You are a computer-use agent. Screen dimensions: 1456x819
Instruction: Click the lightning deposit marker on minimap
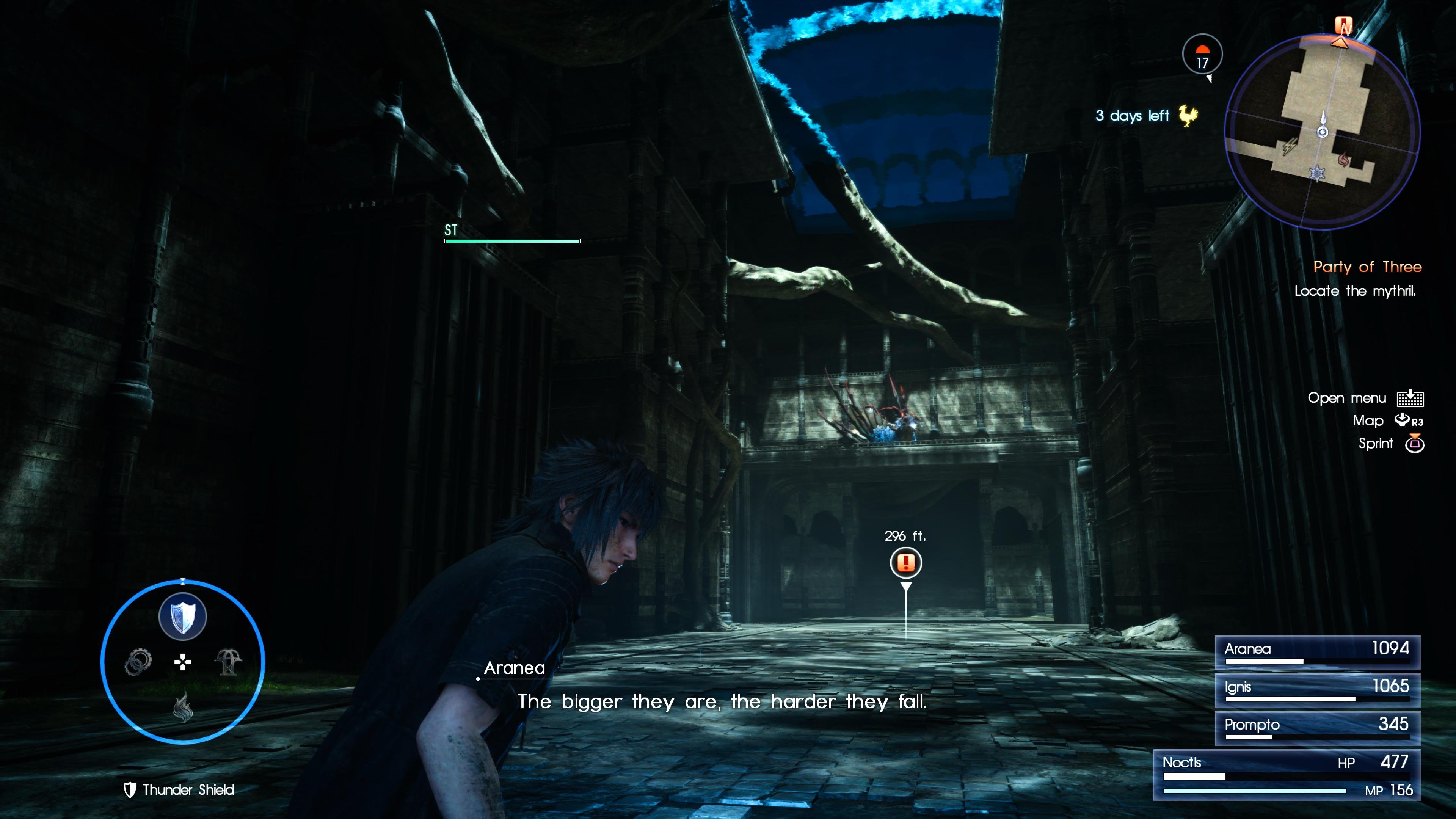(1289, 147)
